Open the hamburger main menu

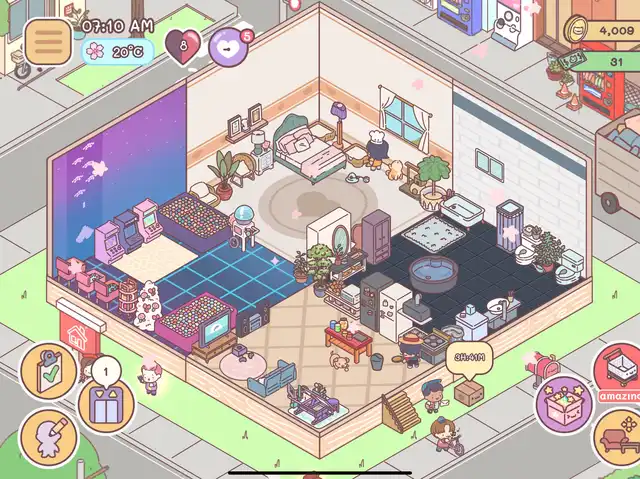pyautogui.click(x=42, y=41)
